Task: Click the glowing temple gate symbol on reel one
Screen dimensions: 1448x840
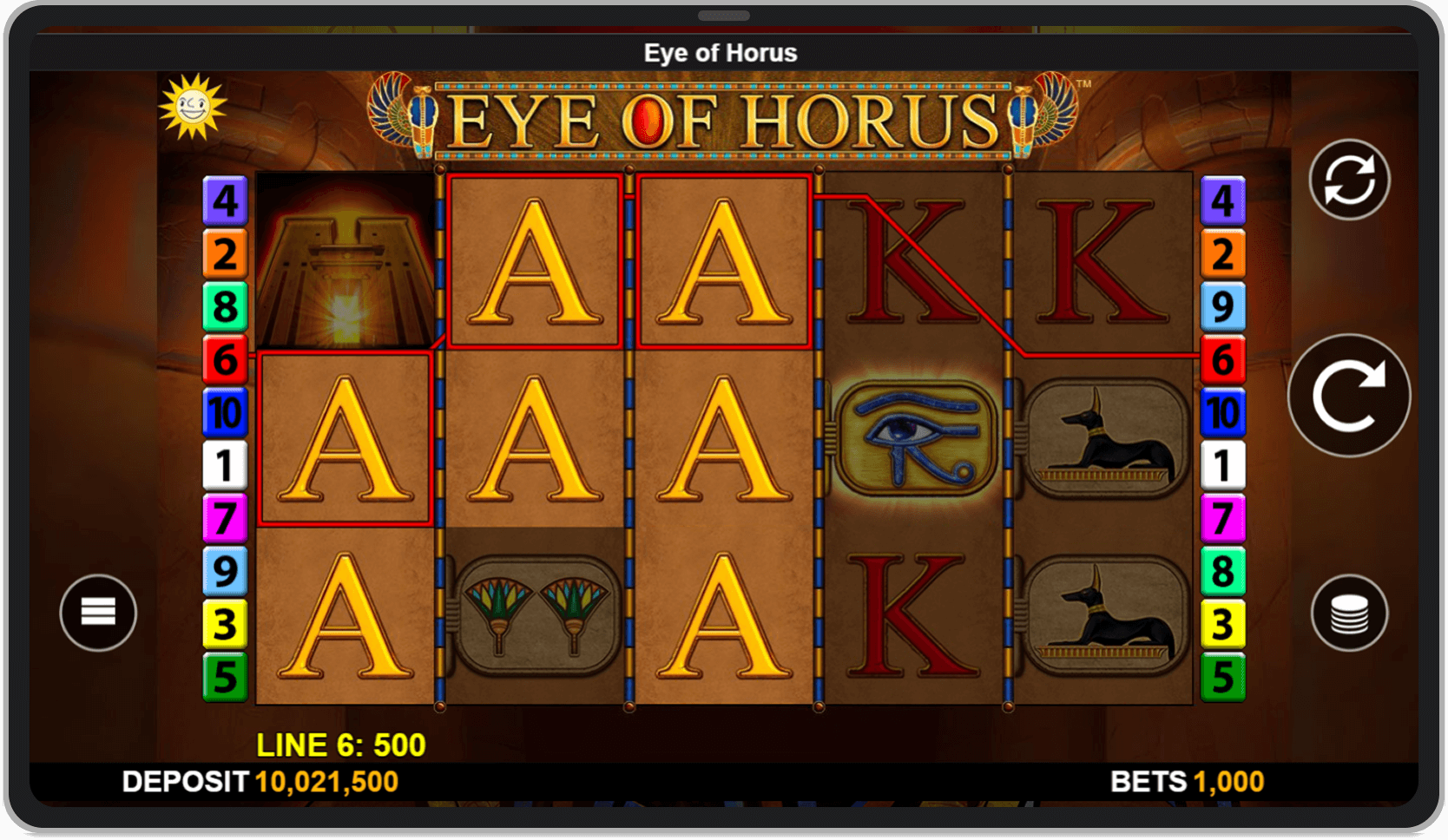Action: point(347,260)
